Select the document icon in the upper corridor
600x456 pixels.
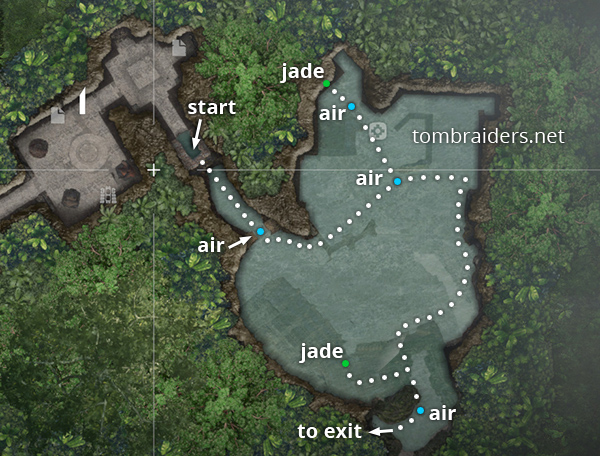[x=178, y=48]
